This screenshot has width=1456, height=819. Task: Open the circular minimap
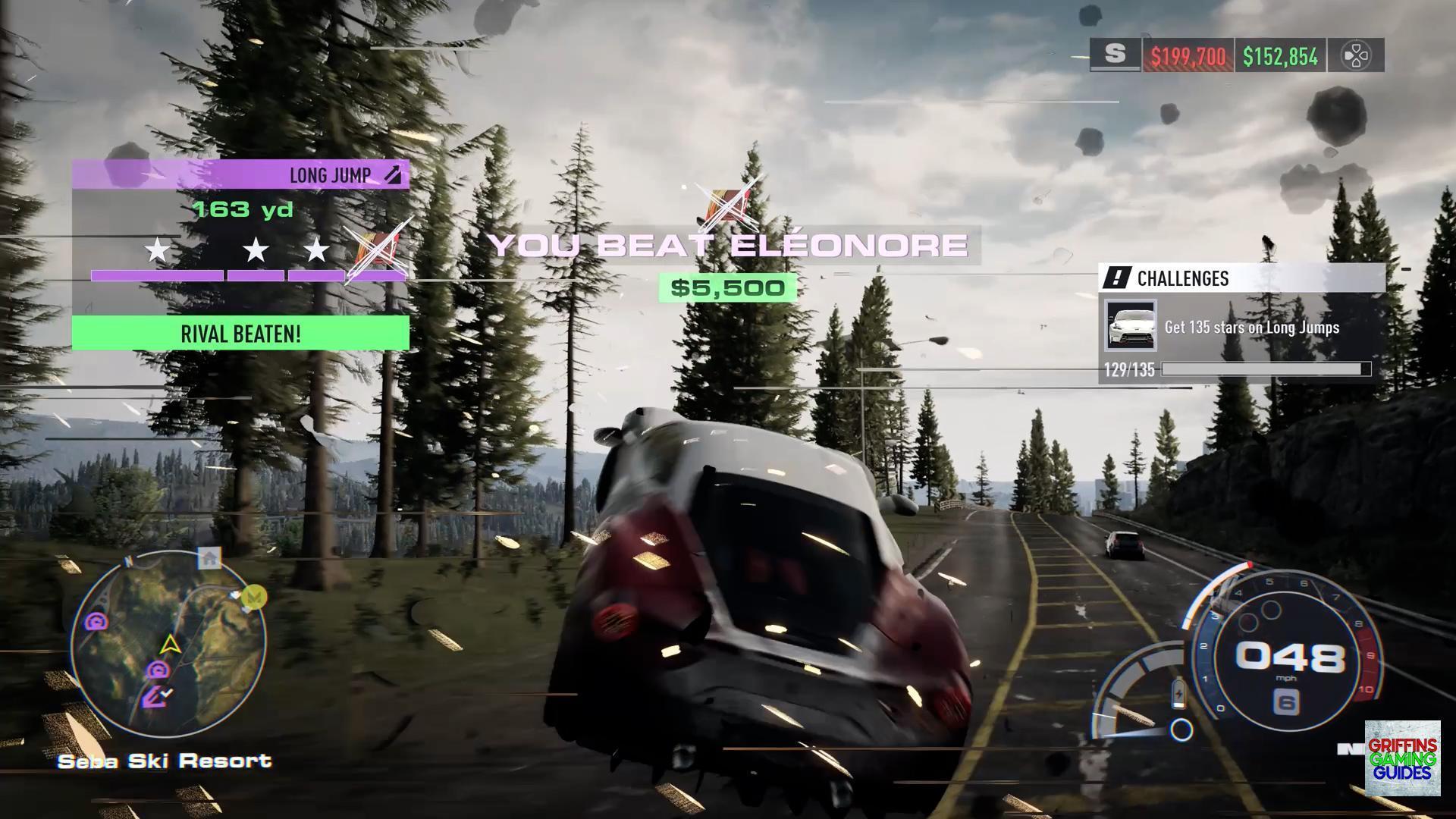[x=168, y=647]
